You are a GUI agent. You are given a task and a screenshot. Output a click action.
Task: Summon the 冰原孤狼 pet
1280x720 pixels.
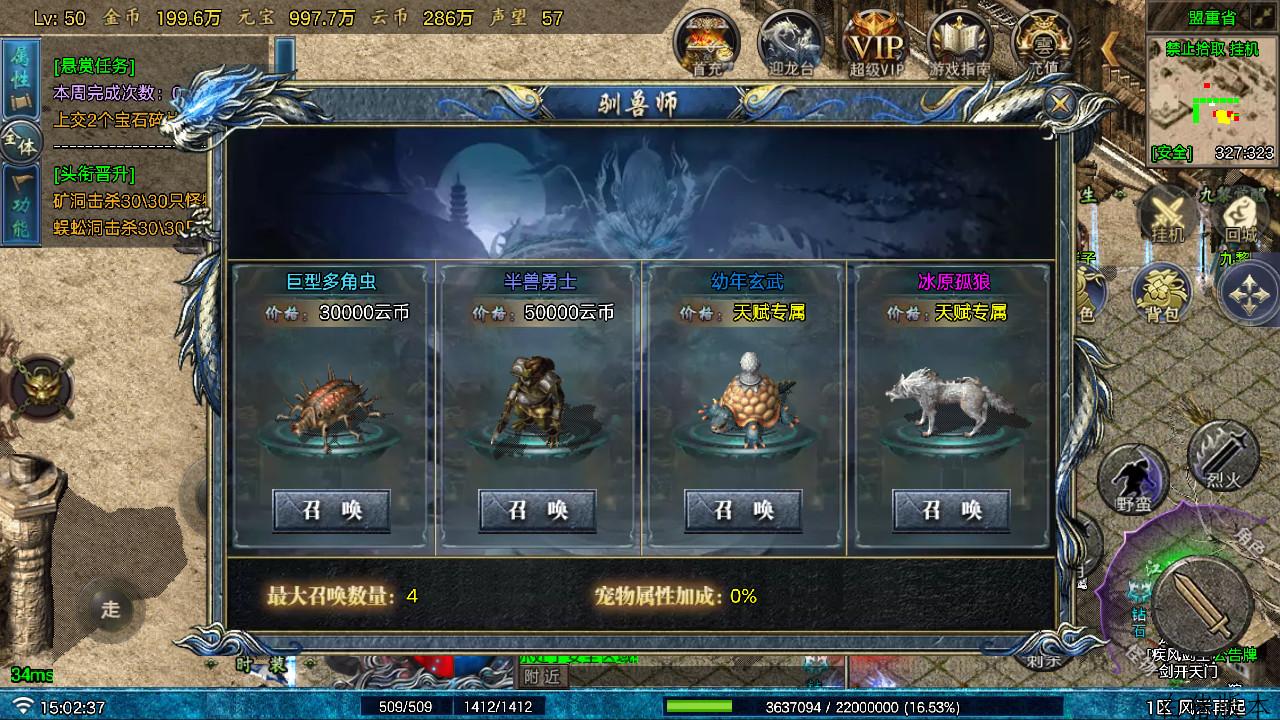click(x=951, y=510)
